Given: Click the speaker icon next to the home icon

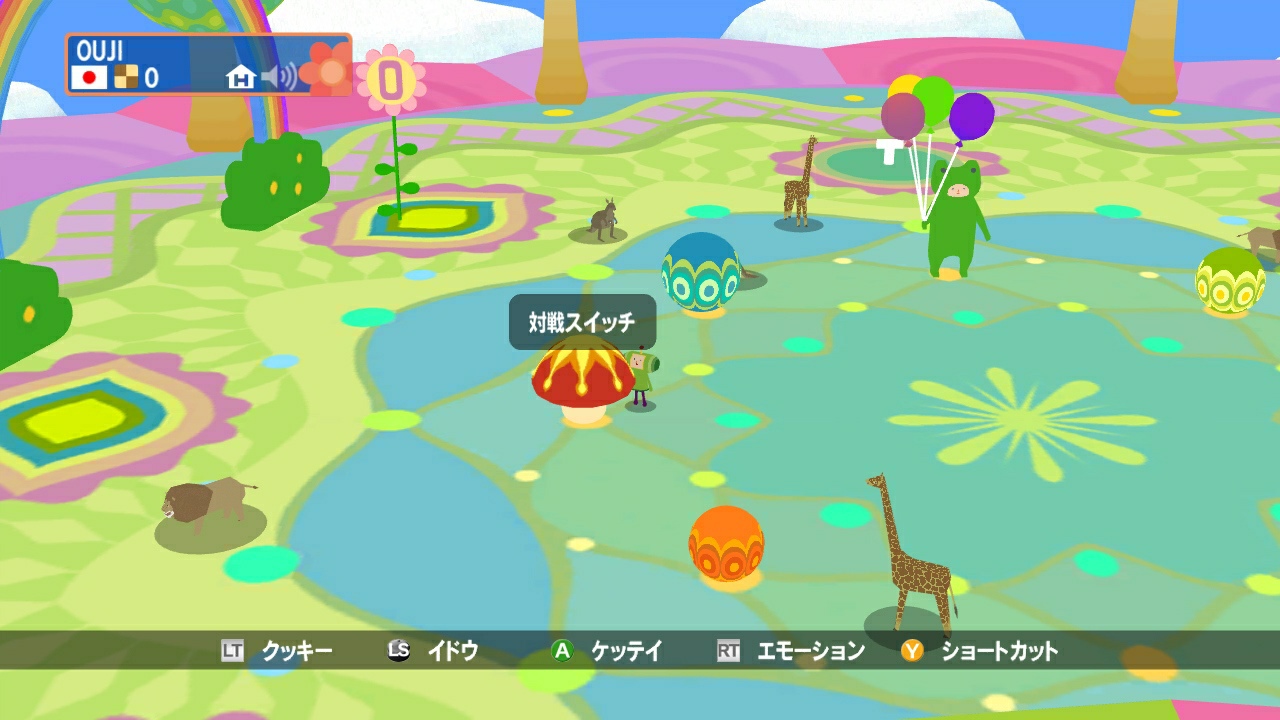Looking at the screenshot, I should pyautogui.click(x=279, y=75).
